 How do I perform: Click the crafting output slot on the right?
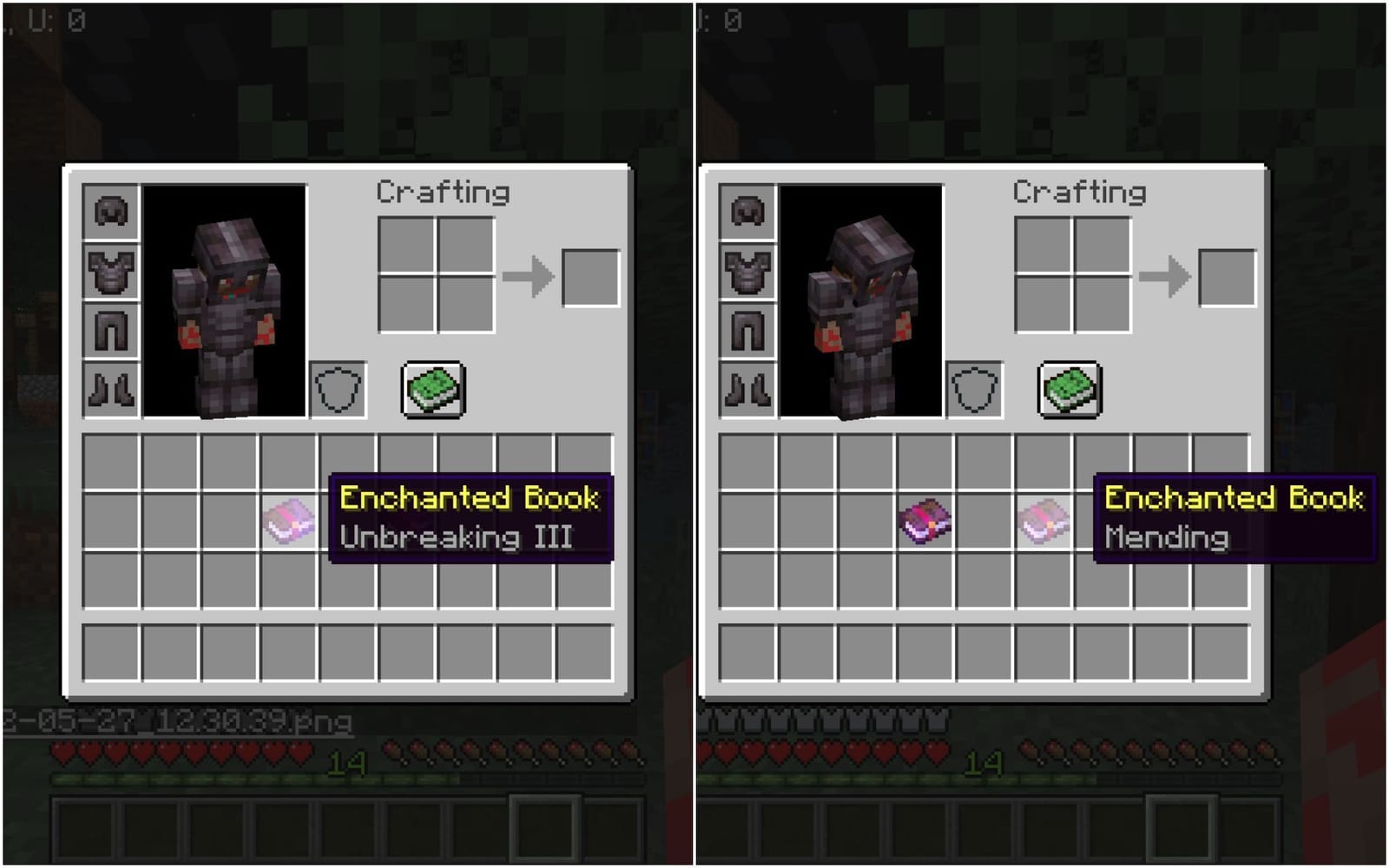click(x=1225, y=278)
